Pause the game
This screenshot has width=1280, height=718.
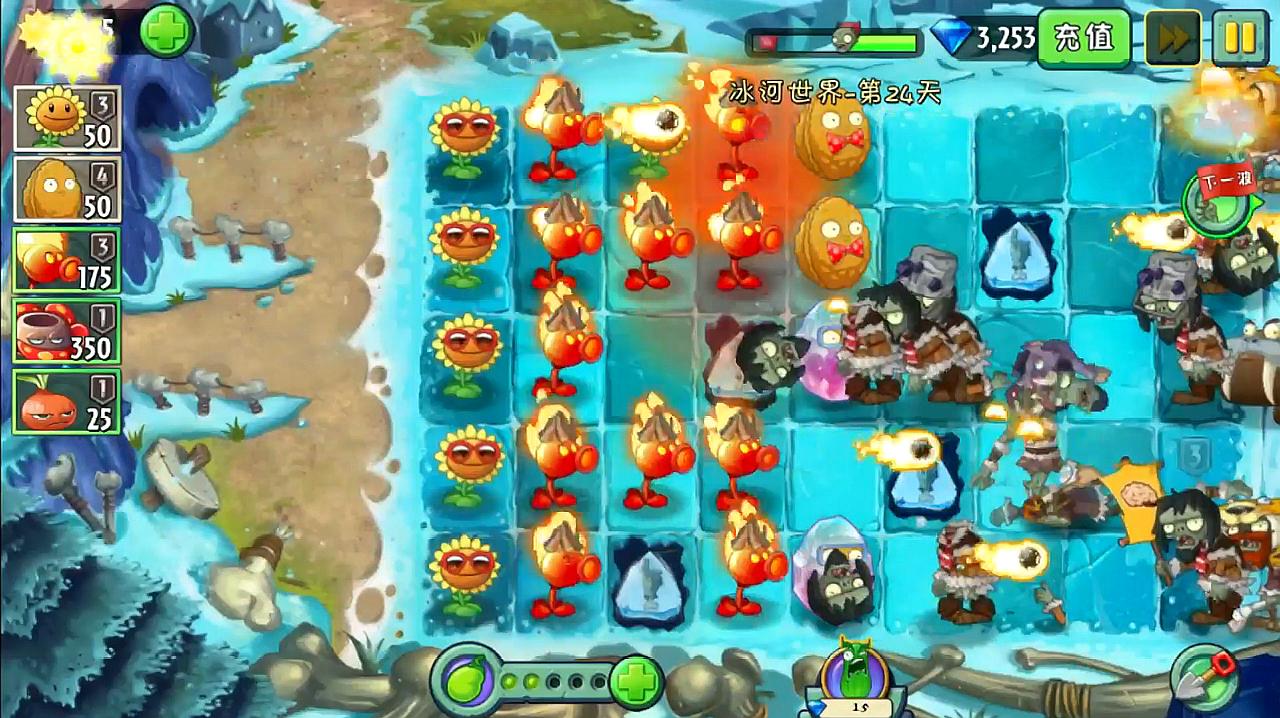tap(1240, 38)
